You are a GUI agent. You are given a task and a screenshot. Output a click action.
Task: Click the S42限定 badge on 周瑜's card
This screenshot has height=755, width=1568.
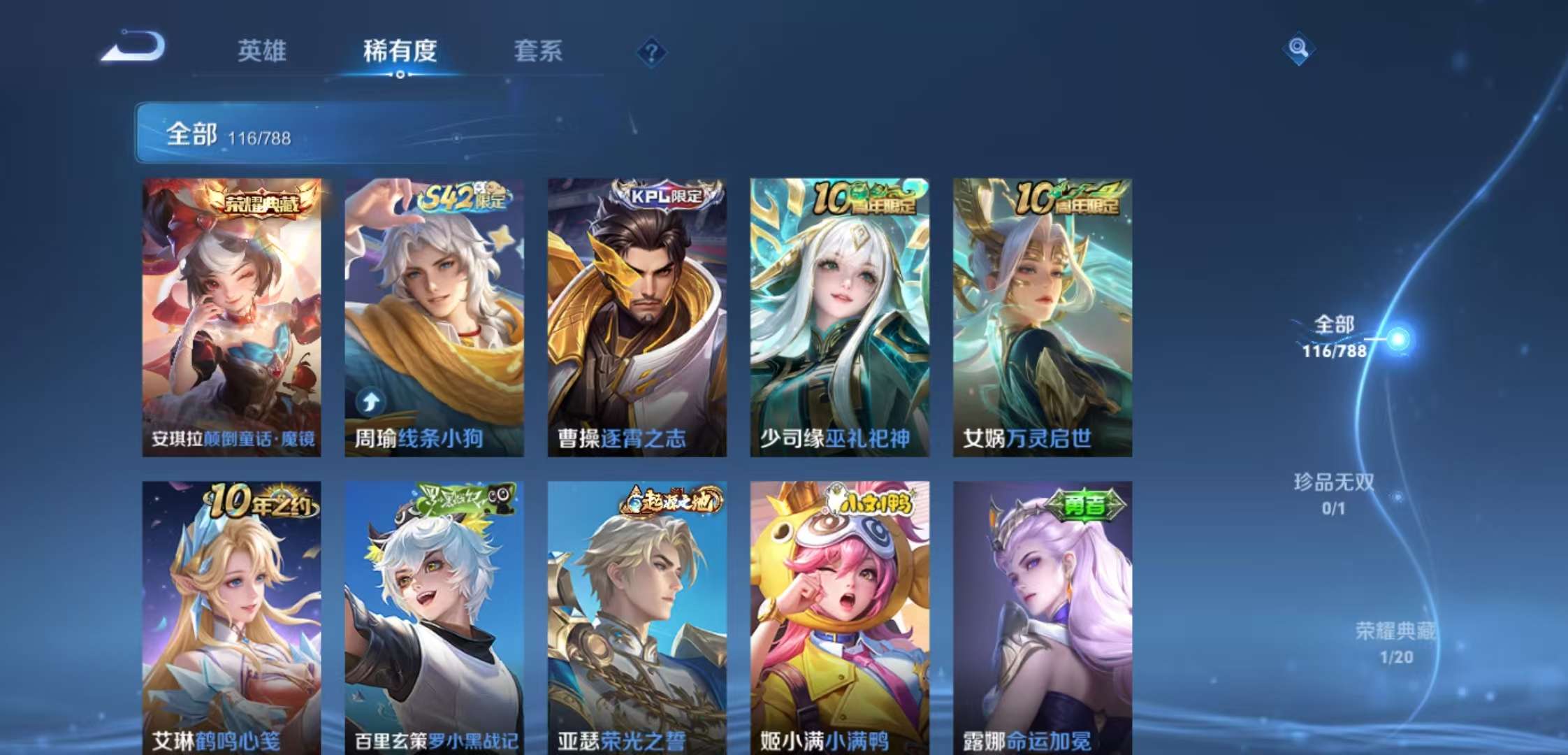(x=463, y=199)
